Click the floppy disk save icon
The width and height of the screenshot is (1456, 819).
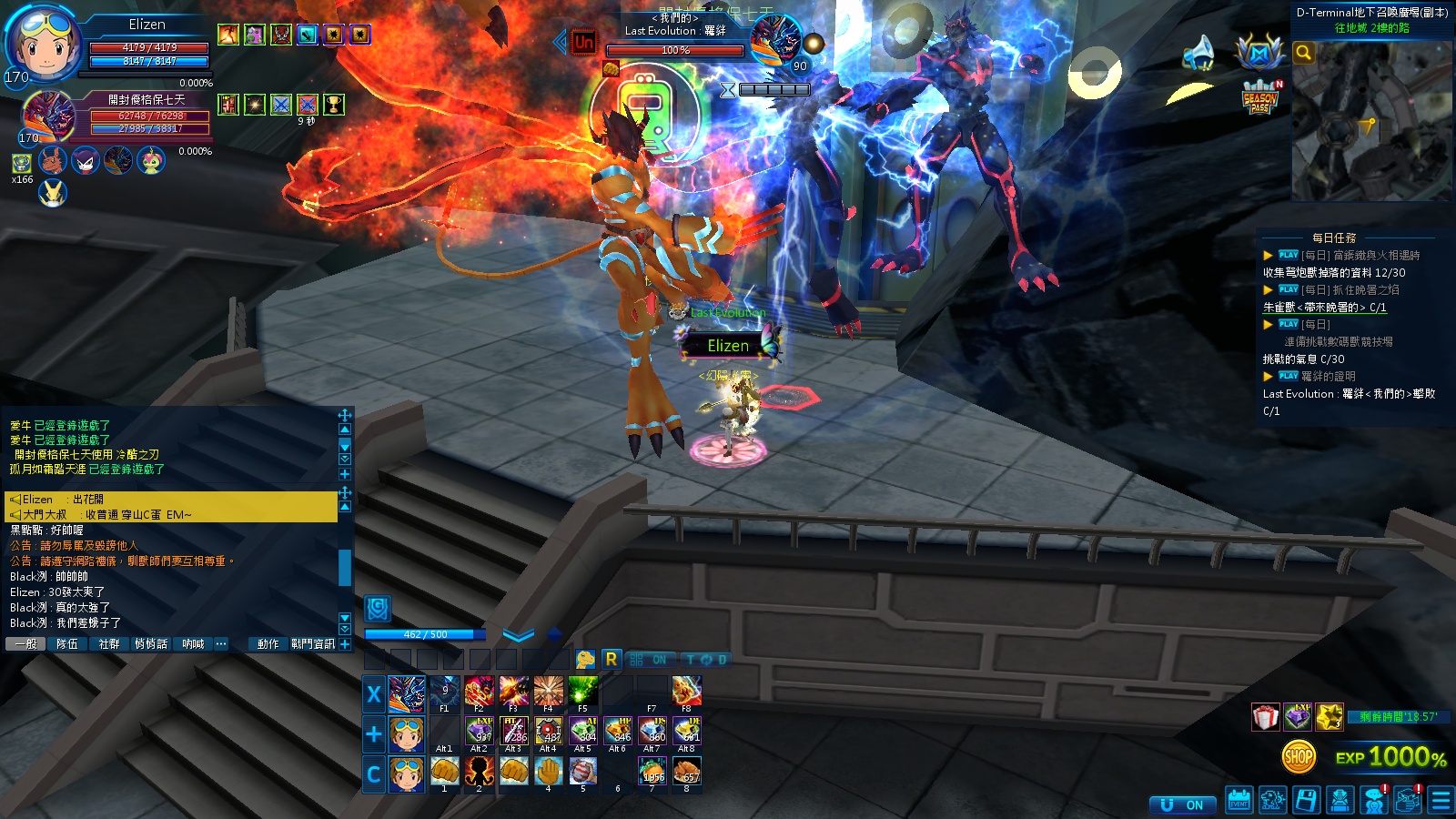pyautogui.click(x=1306, y=800)
